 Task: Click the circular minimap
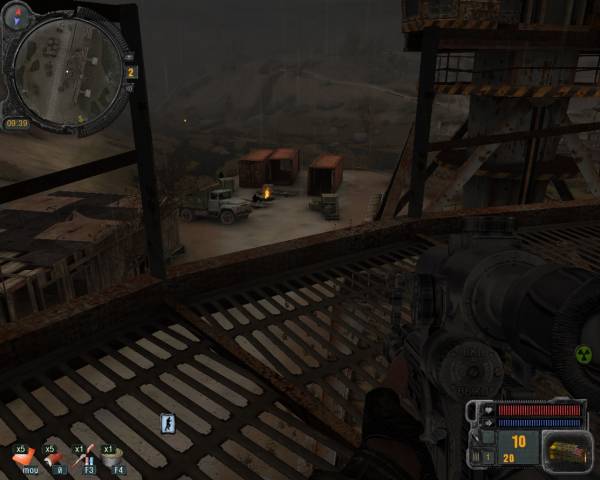[66, 68]
